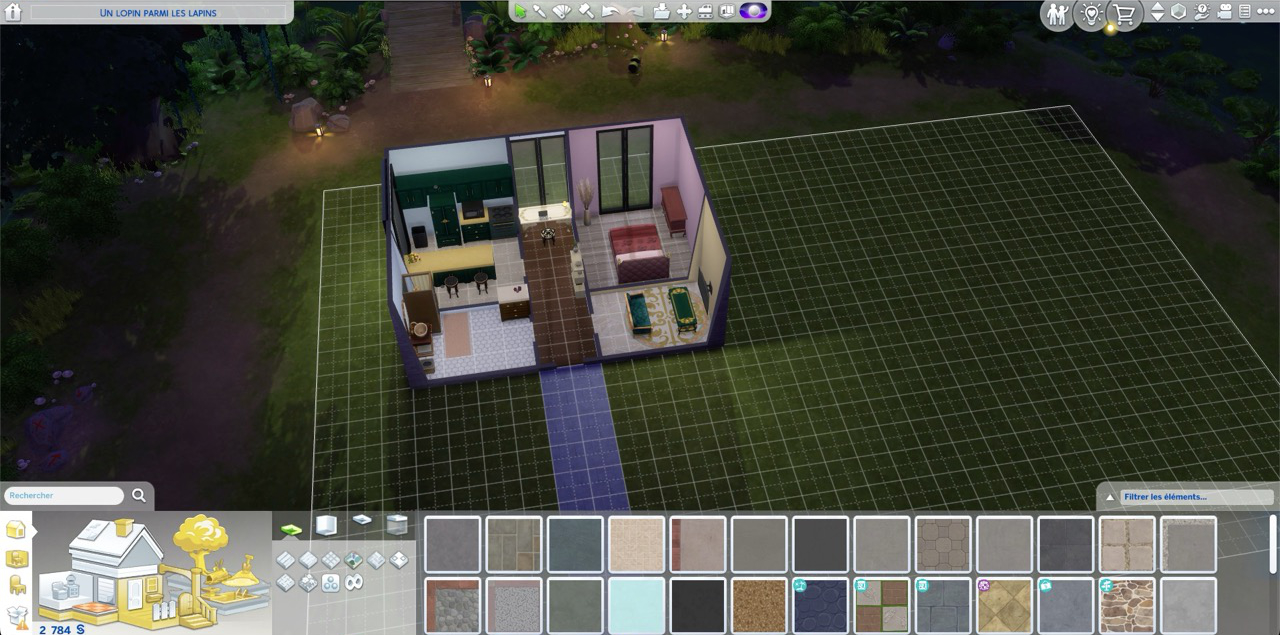This screenshot has height=635, width=1280.
Task: Switch to Live mode with the Sims icon
Action: 1056,13
